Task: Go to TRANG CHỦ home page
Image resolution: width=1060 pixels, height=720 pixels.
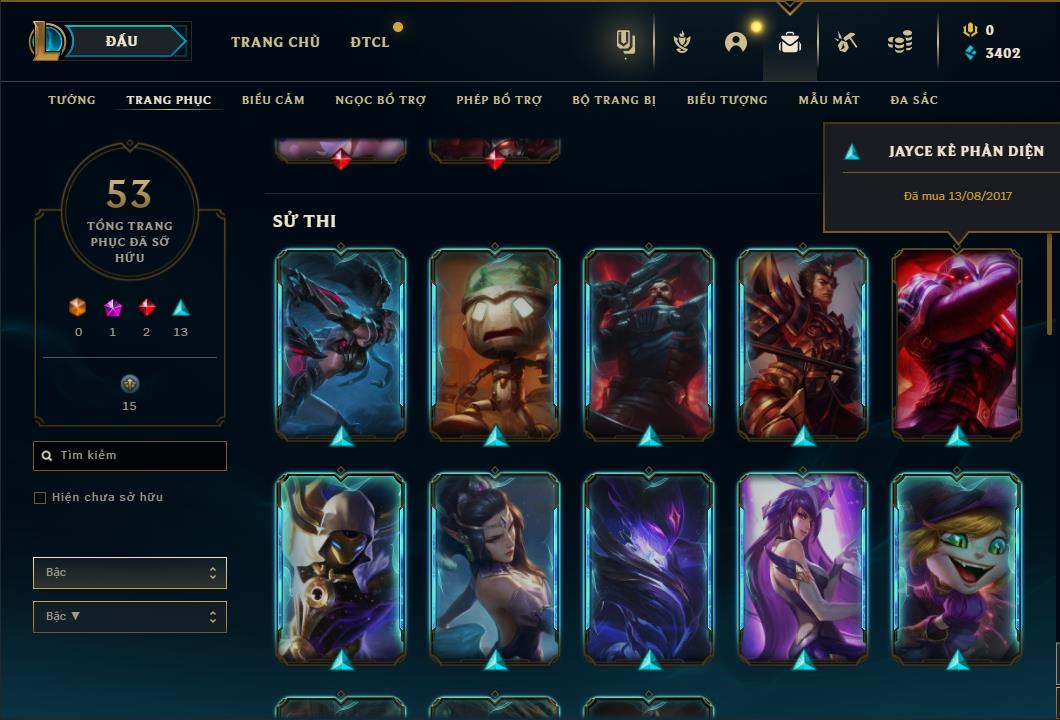Action: 275,42
